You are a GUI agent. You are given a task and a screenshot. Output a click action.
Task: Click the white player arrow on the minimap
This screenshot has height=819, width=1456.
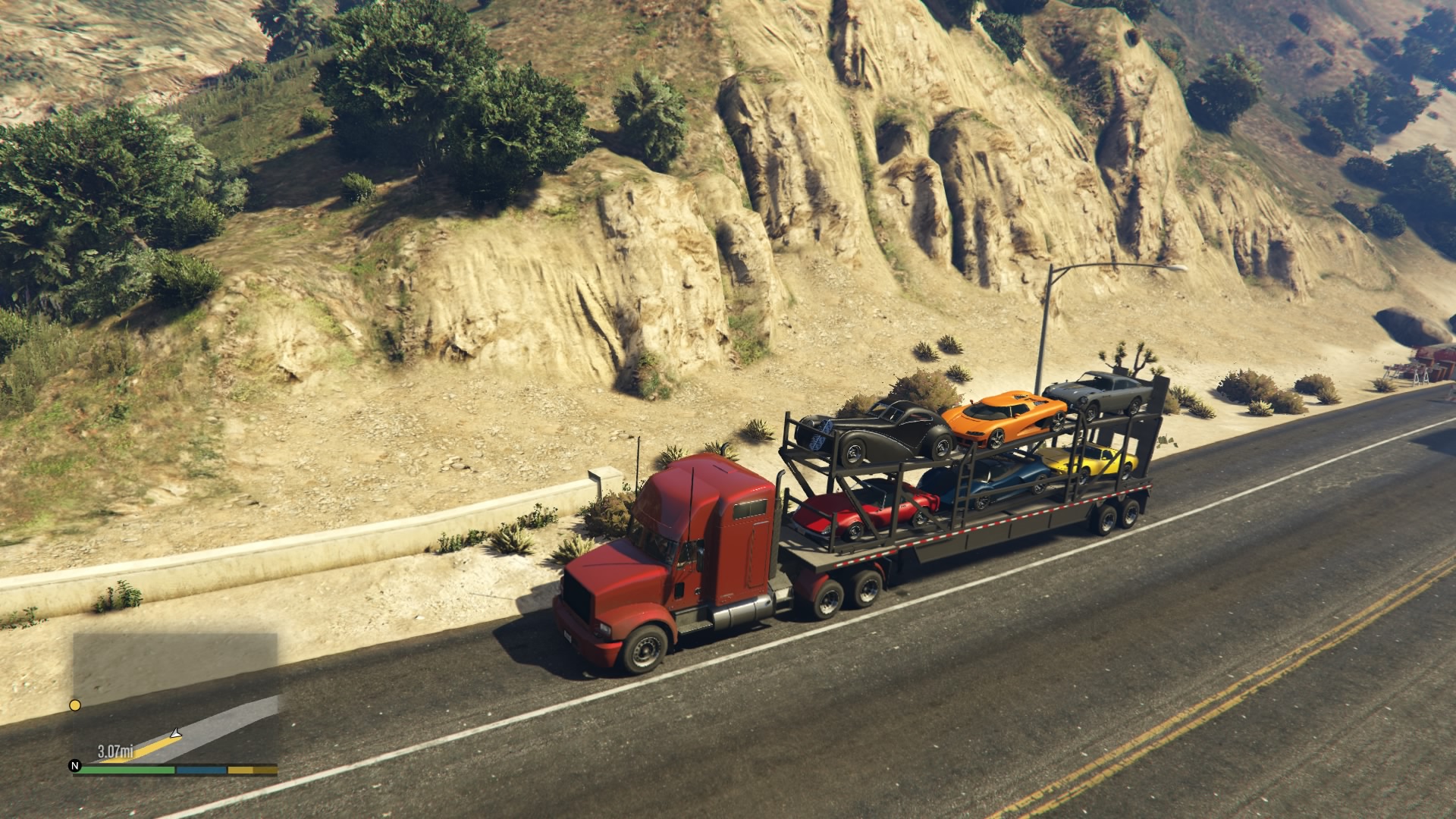176,733
